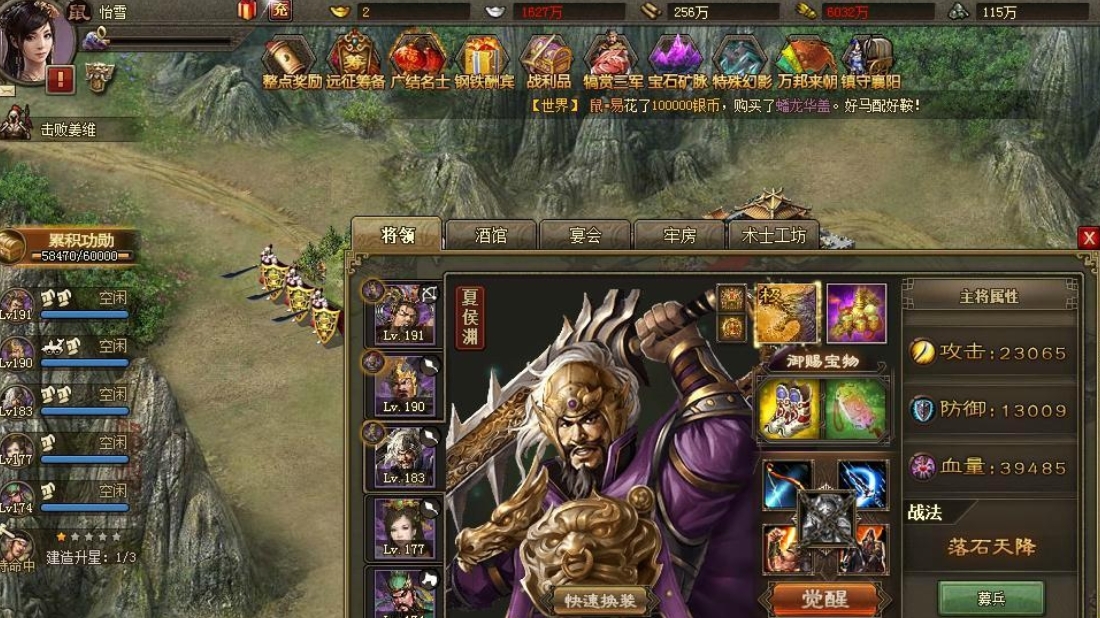Select the Lv. 191 general portrait
1100x618 pixels.
405,314
